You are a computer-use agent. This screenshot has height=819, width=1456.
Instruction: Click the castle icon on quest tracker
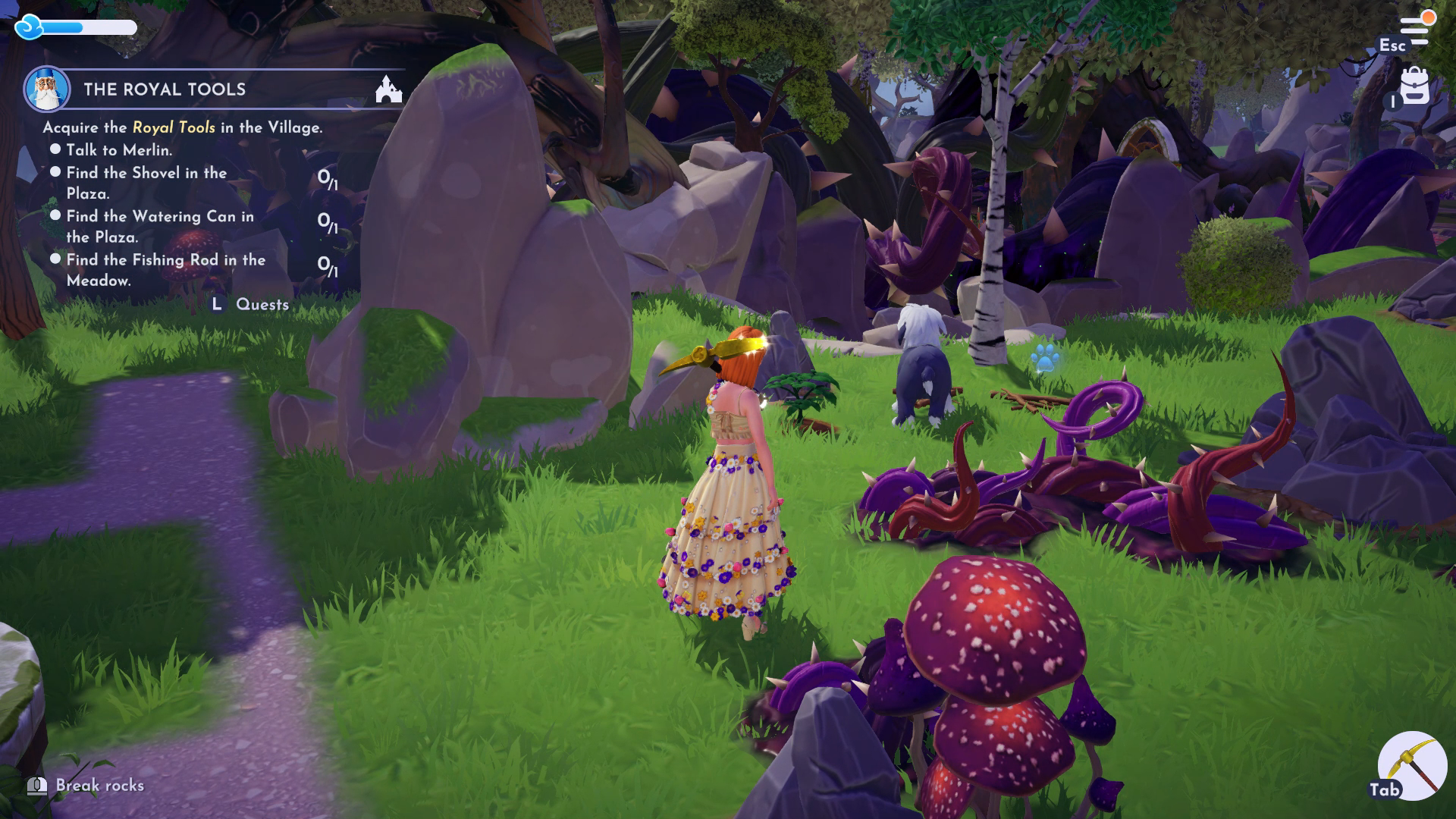[388, 89]
